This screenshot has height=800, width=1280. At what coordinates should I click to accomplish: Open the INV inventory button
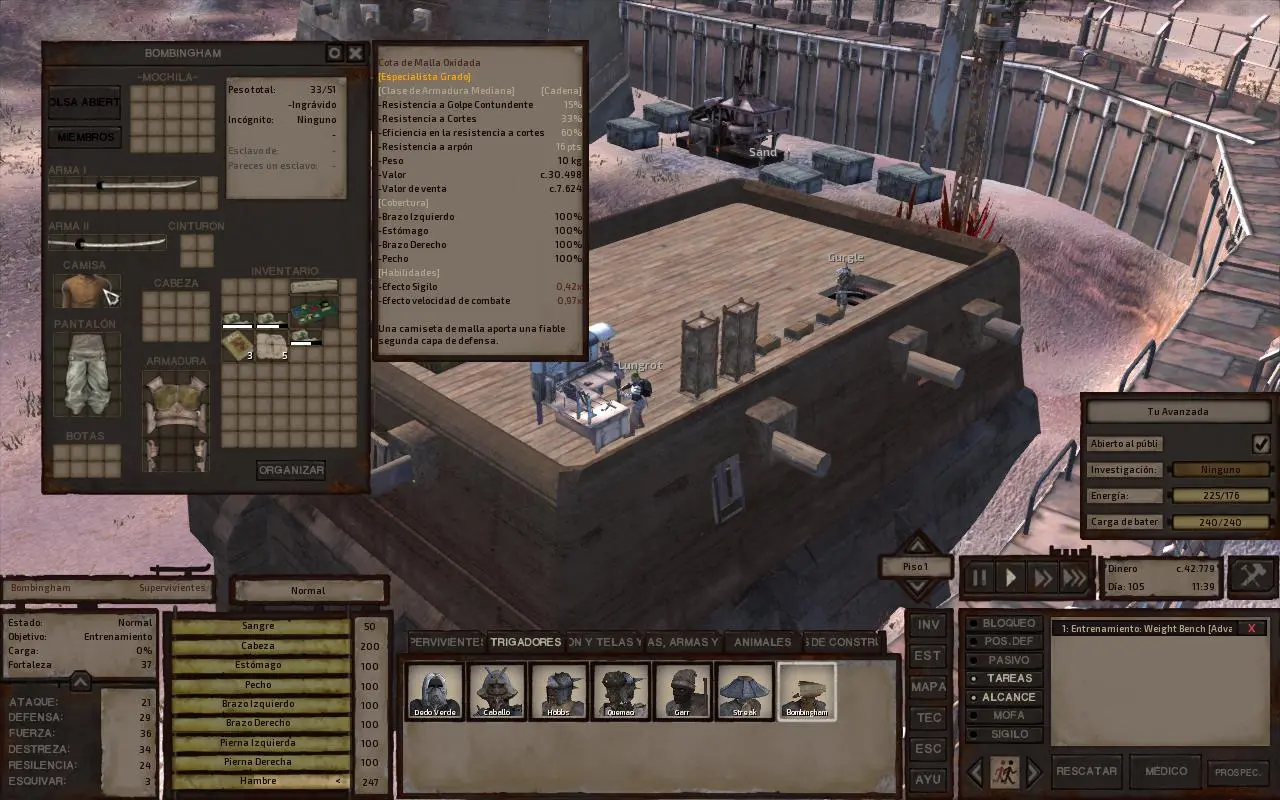point(928,625)
